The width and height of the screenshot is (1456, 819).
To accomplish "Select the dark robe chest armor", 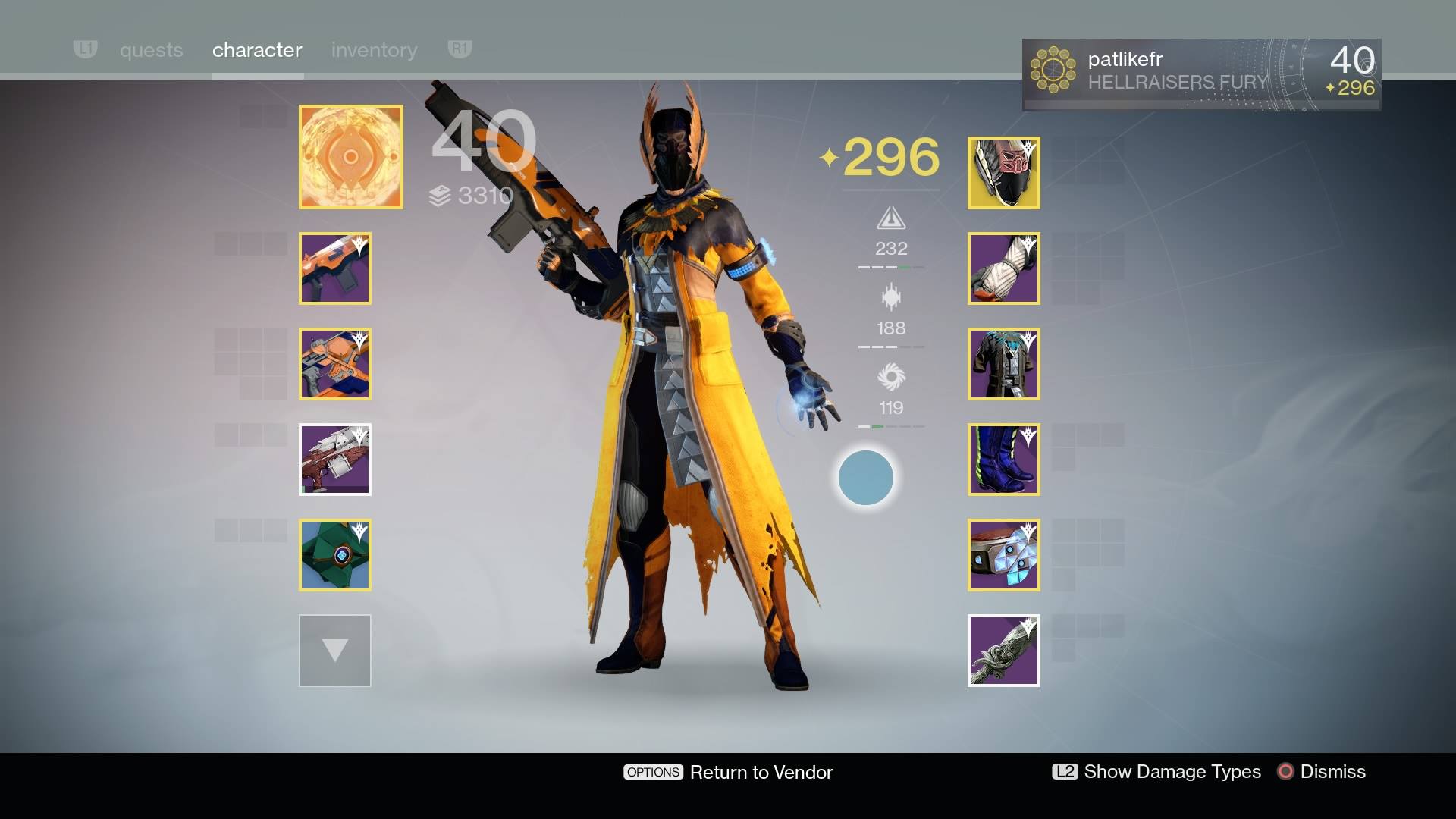I will (x=1003, y=364).
